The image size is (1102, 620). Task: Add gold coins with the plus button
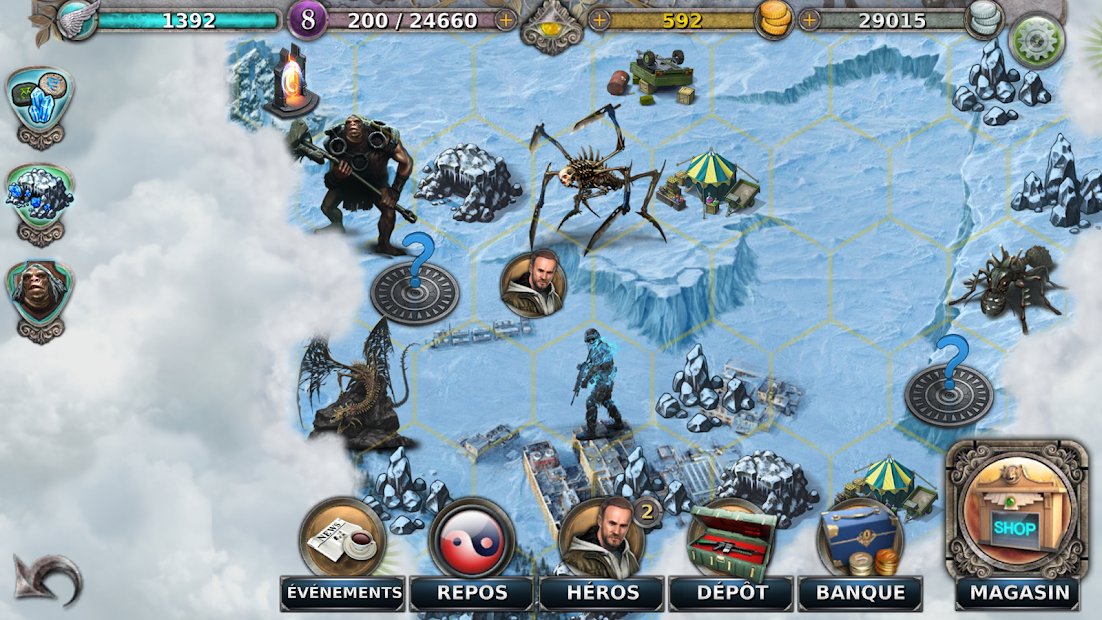(600, 19)
